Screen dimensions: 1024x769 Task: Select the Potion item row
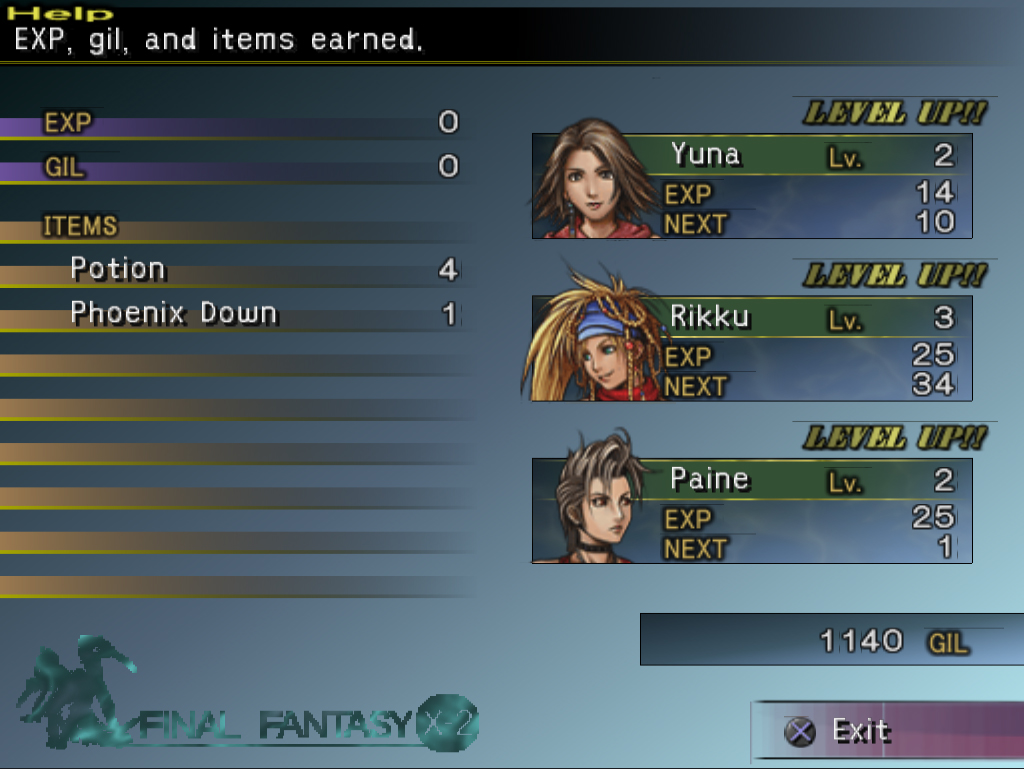coord(230,270)
